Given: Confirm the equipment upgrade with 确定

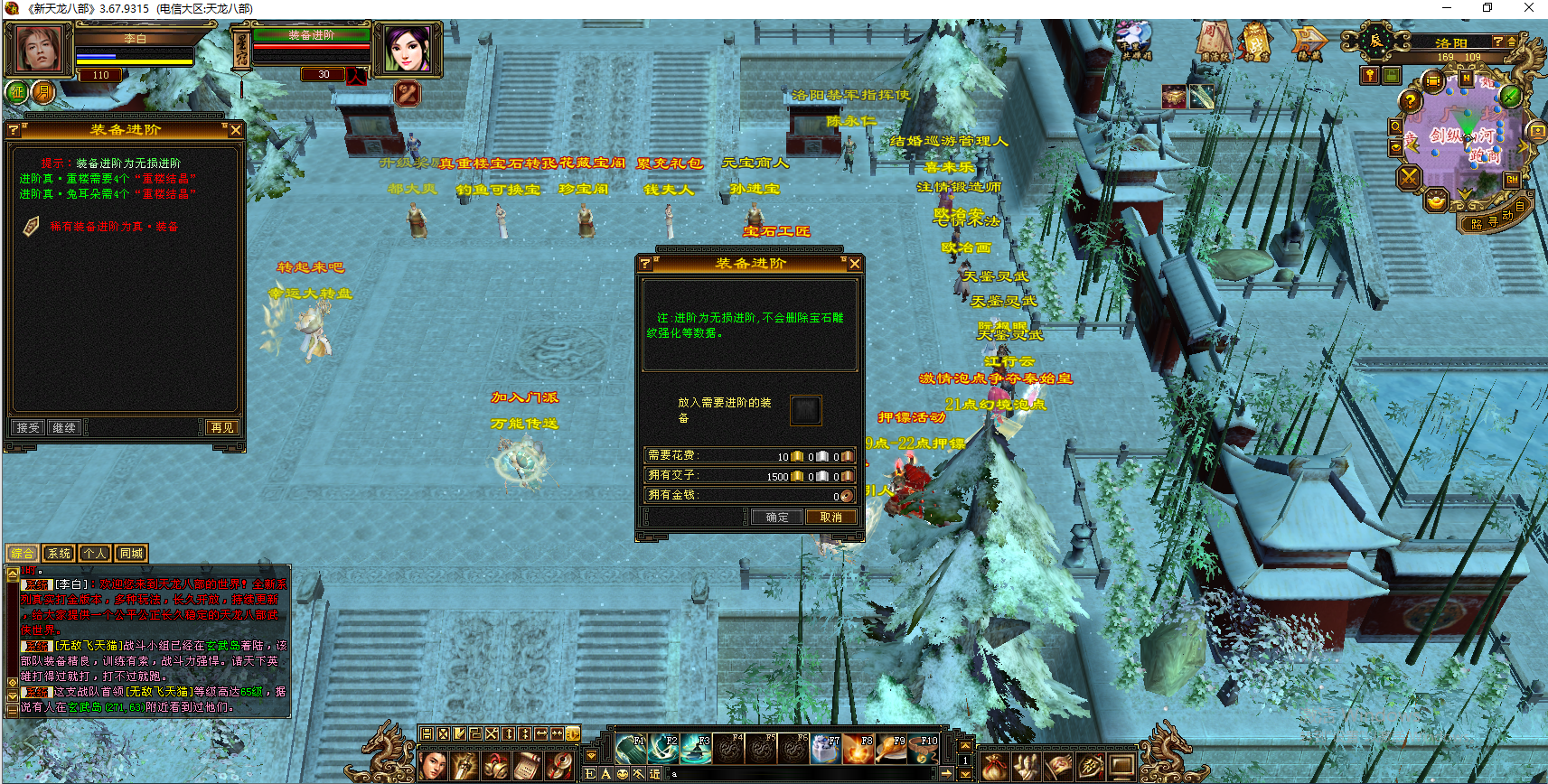Looking at the screenshot, I should tap(776, 518).
